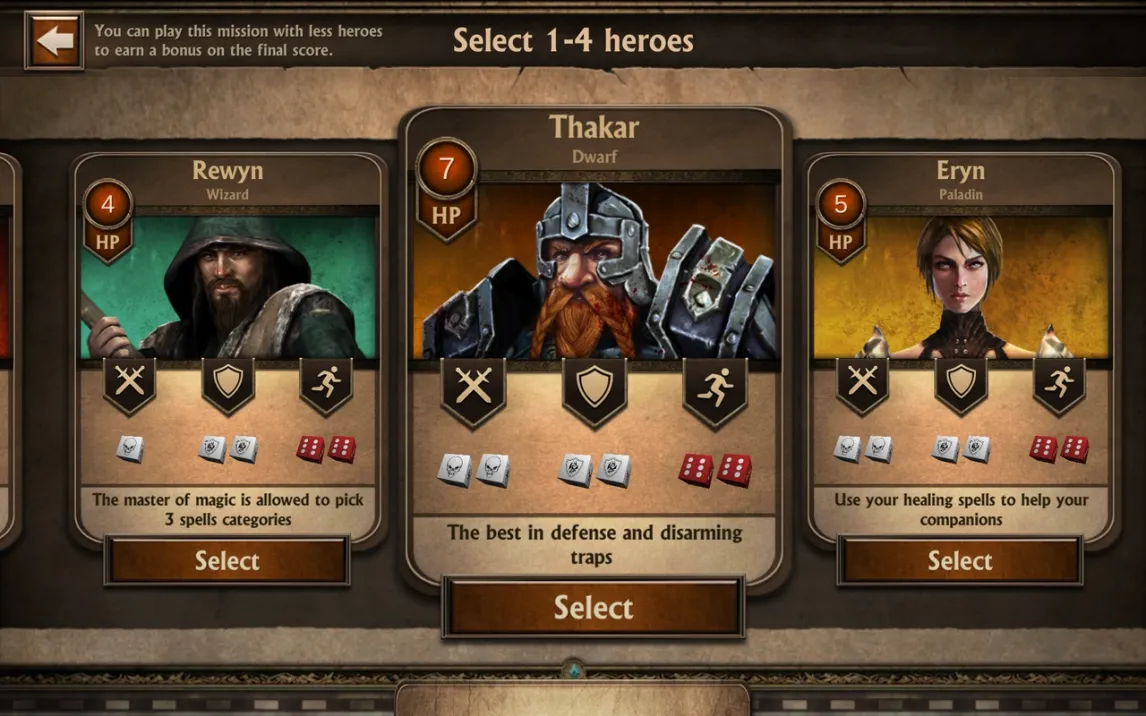Click Thakar's crossed swords attack icon
The width and height of the screenshot is (1146, 716).
473,388
